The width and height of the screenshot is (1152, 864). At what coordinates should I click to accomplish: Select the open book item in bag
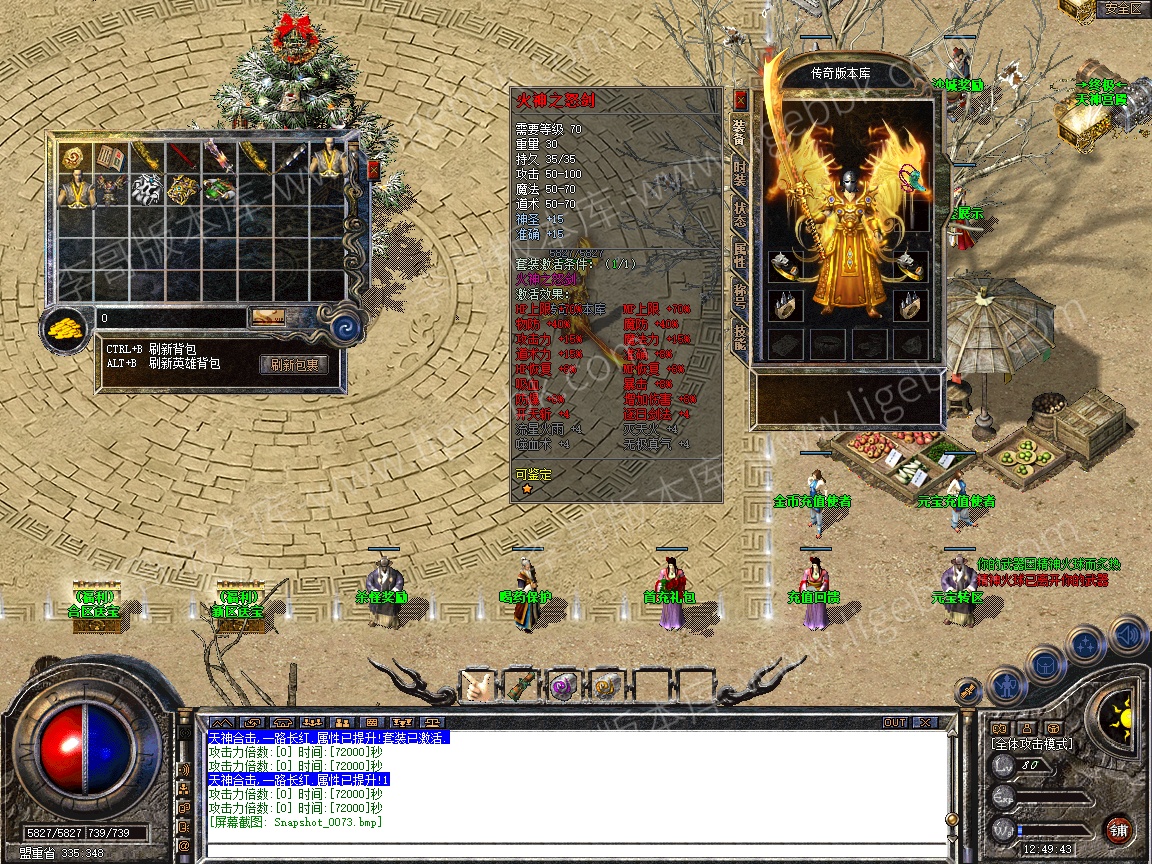pos(109,157)
